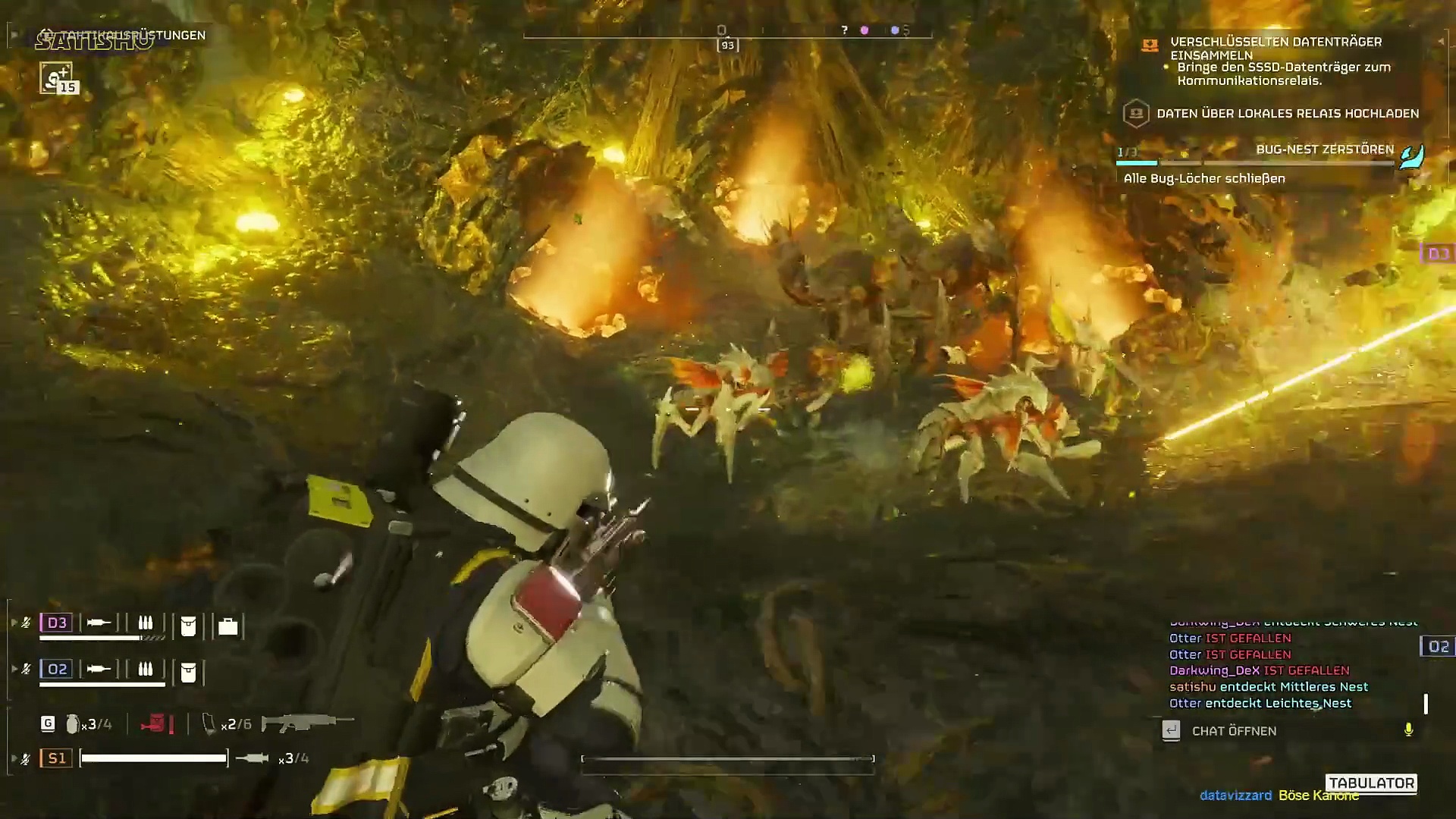The height and width of the screenshot is (819, 1456).
Task: Select the grenade icon in the loadout
Action: tap(73, 724)
